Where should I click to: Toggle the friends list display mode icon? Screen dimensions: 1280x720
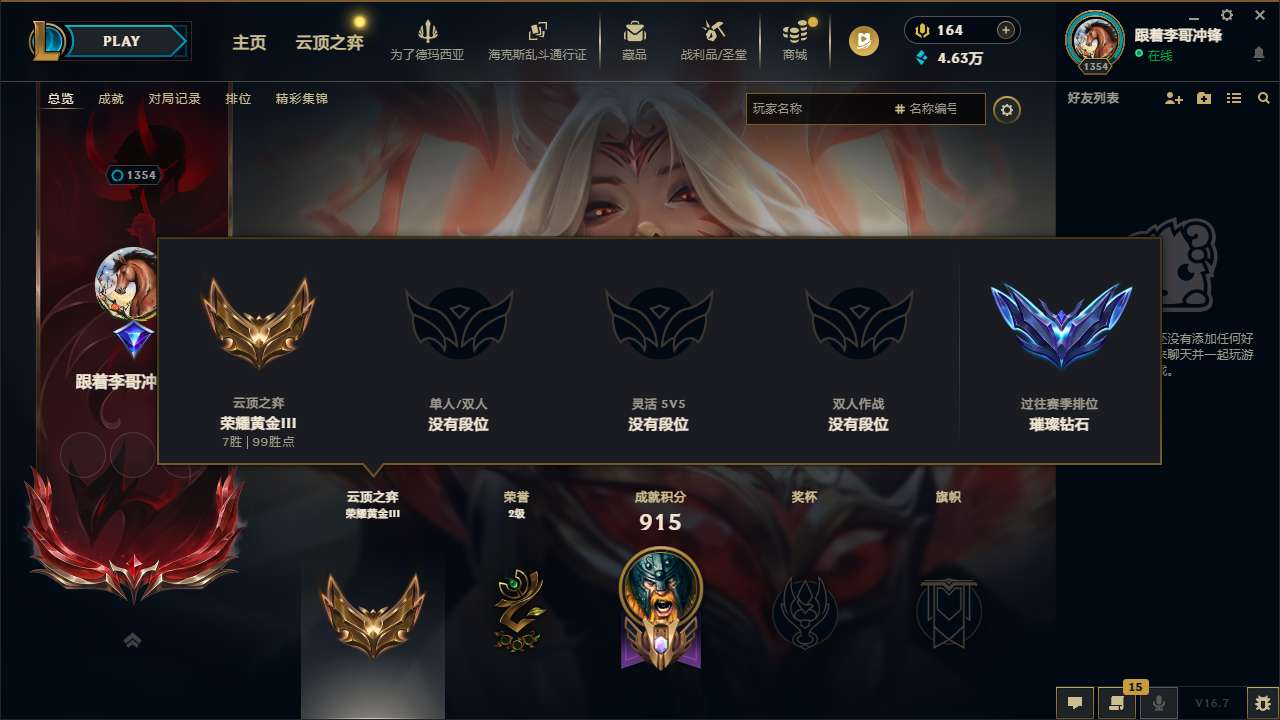[x=1233, y=98]
